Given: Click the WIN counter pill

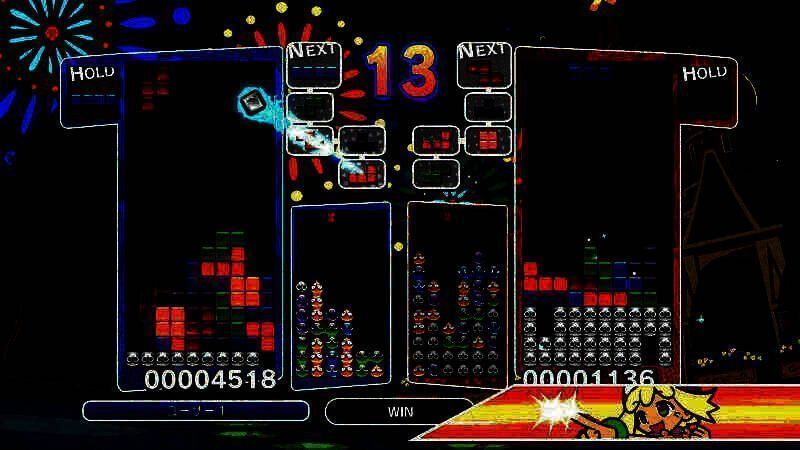Looking at the screenshot, I should click(x=400, y=411).
